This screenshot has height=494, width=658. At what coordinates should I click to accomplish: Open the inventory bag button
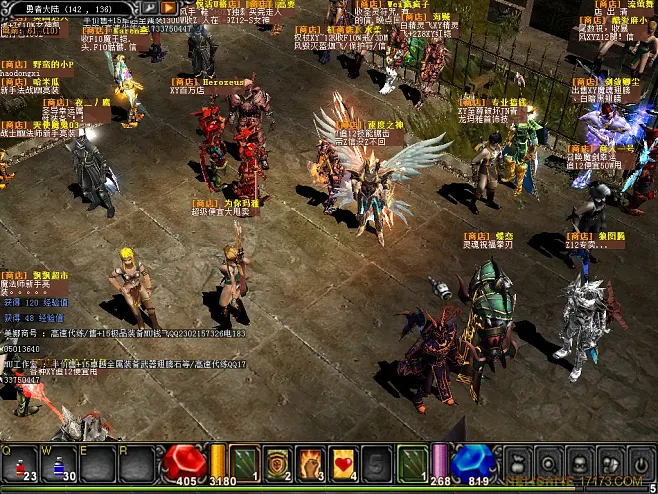[518, 463]
